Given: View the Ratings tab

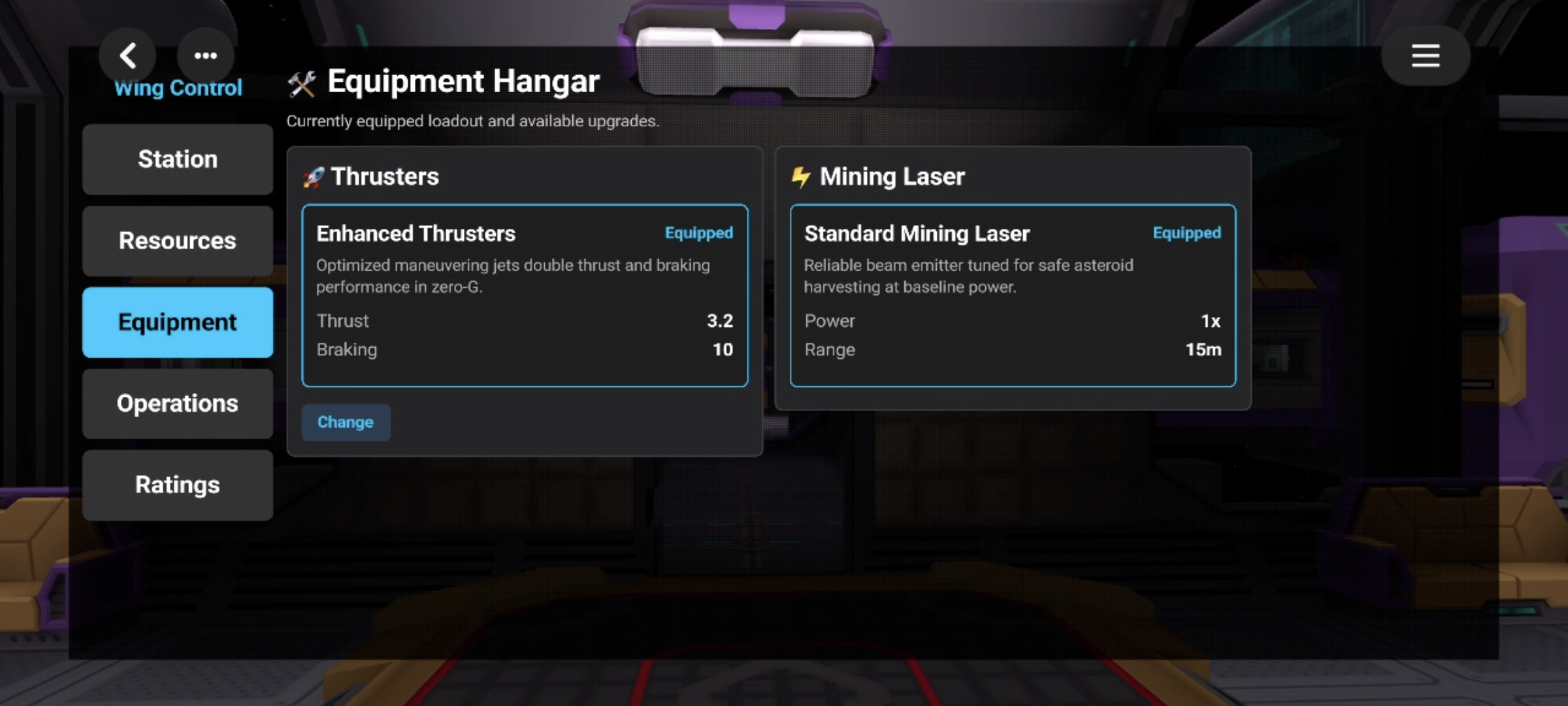Looking at the screenshot, I should pos(178,484).
